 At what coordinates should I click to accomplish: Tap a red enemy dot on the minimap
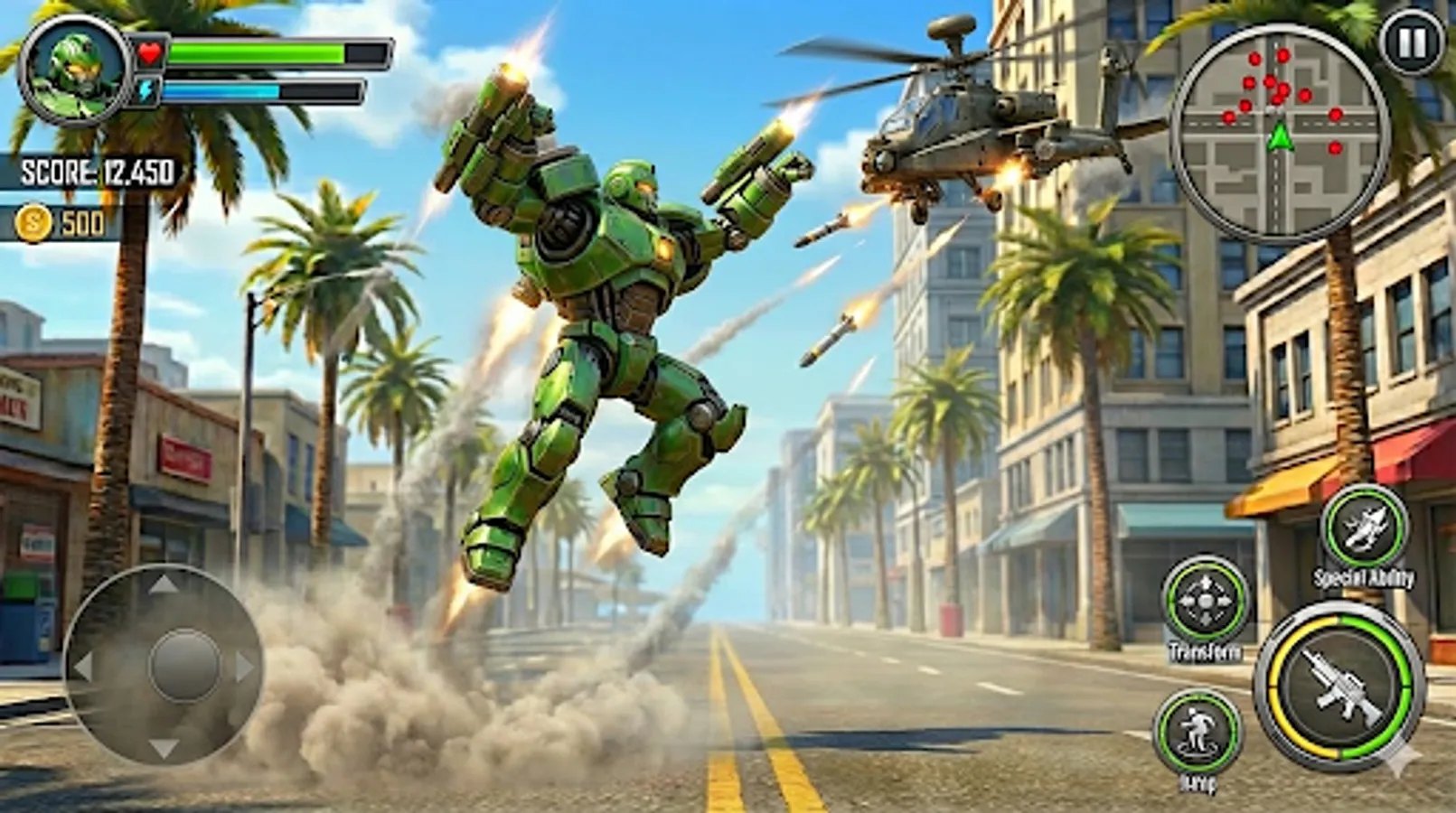pos(1255,61)
